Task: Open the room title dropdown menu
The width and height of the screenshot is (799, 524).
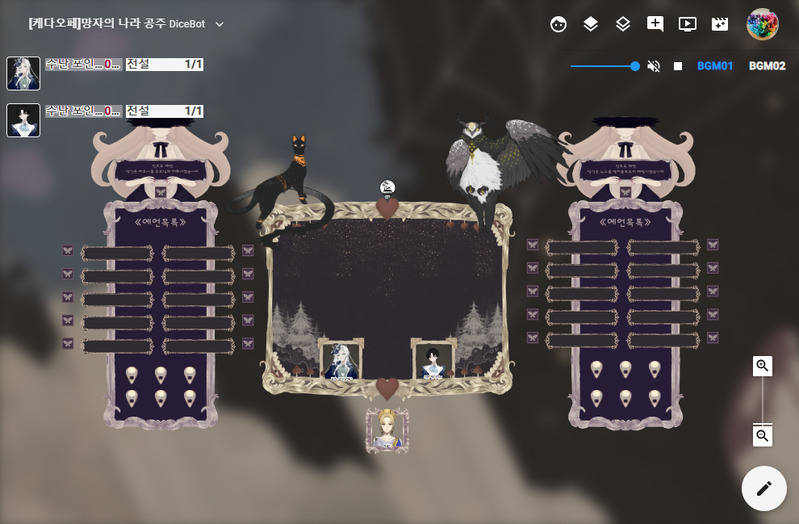Action: [220, 24]
